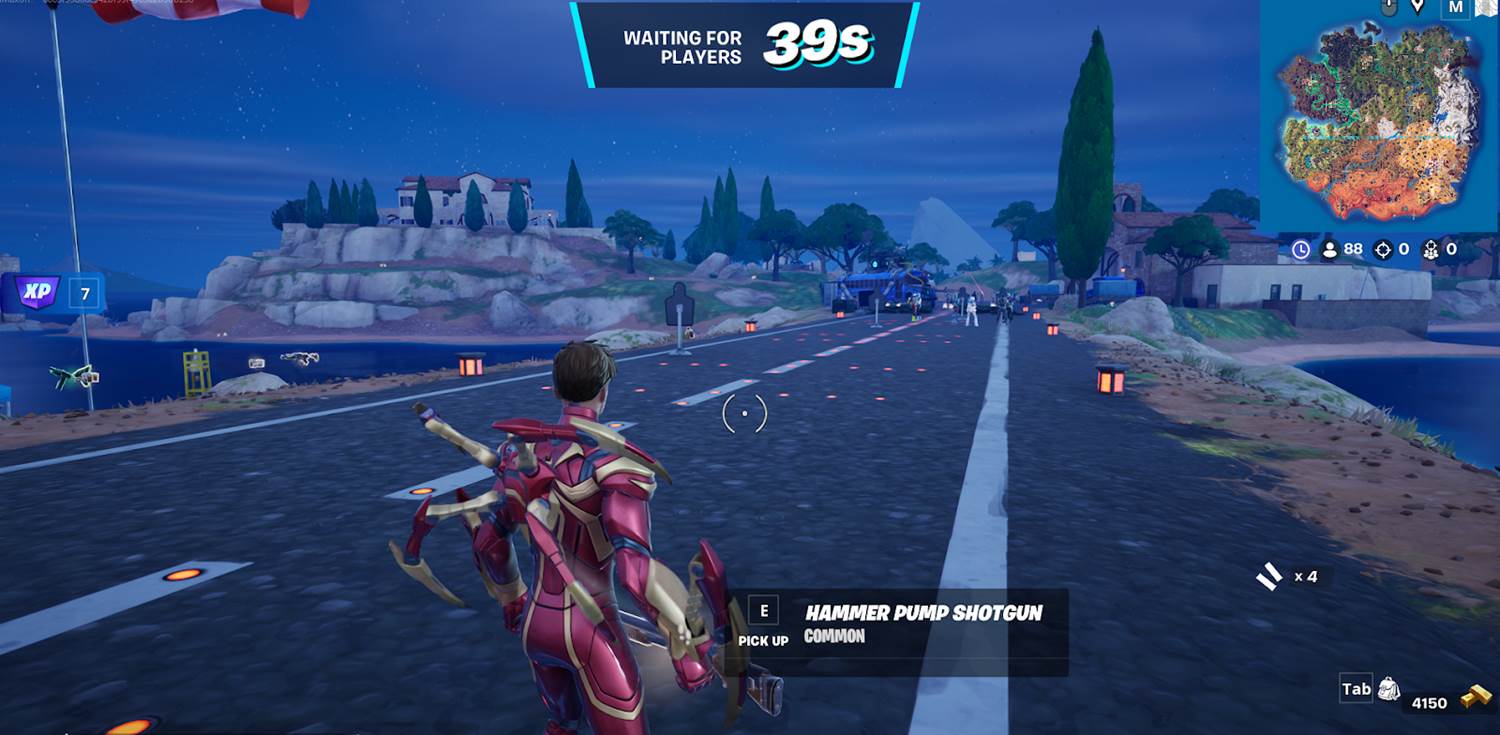
Task: Click the gold bars icon
Action: 1475,697
